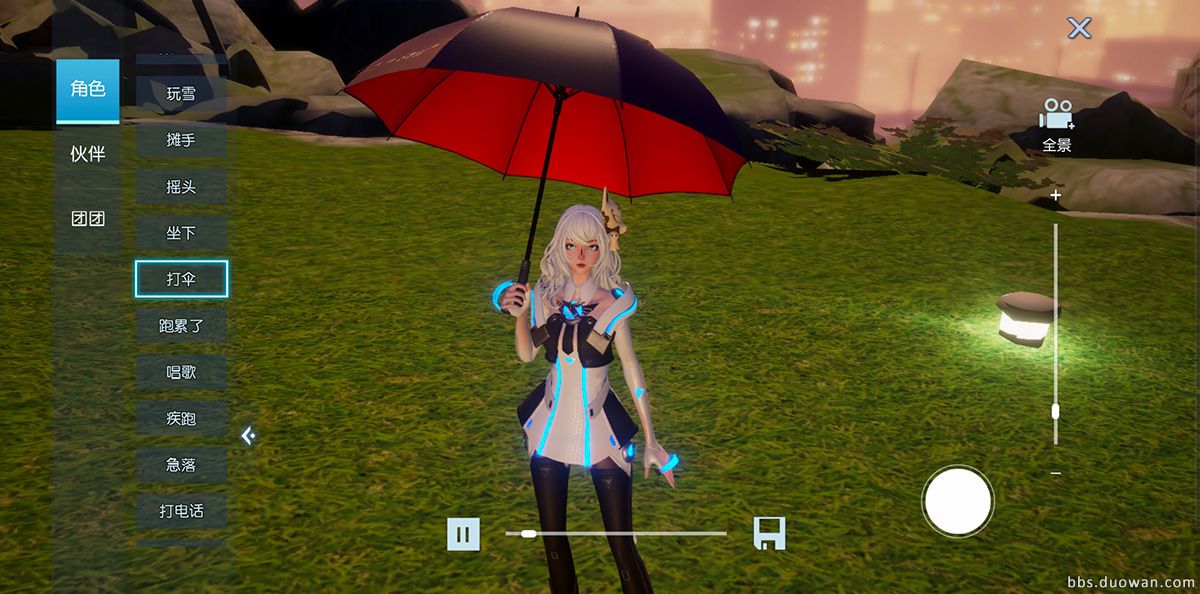Choose the 坐下 pose
Image resolution: width=1200 pixels, height=594 pixels.
tap(181, 233)
